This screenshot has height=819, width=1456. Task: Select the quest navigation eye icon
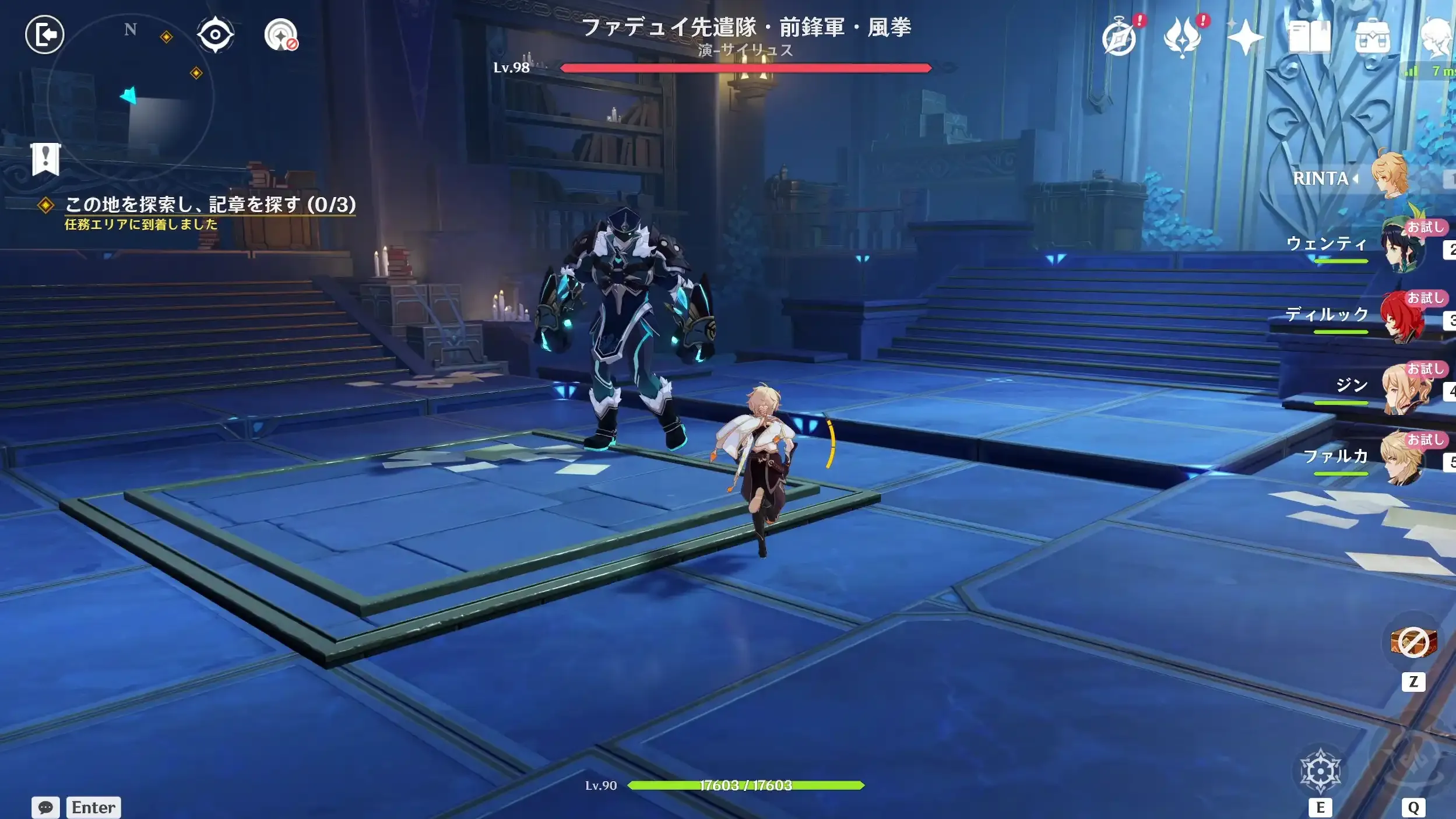point(216,35)
